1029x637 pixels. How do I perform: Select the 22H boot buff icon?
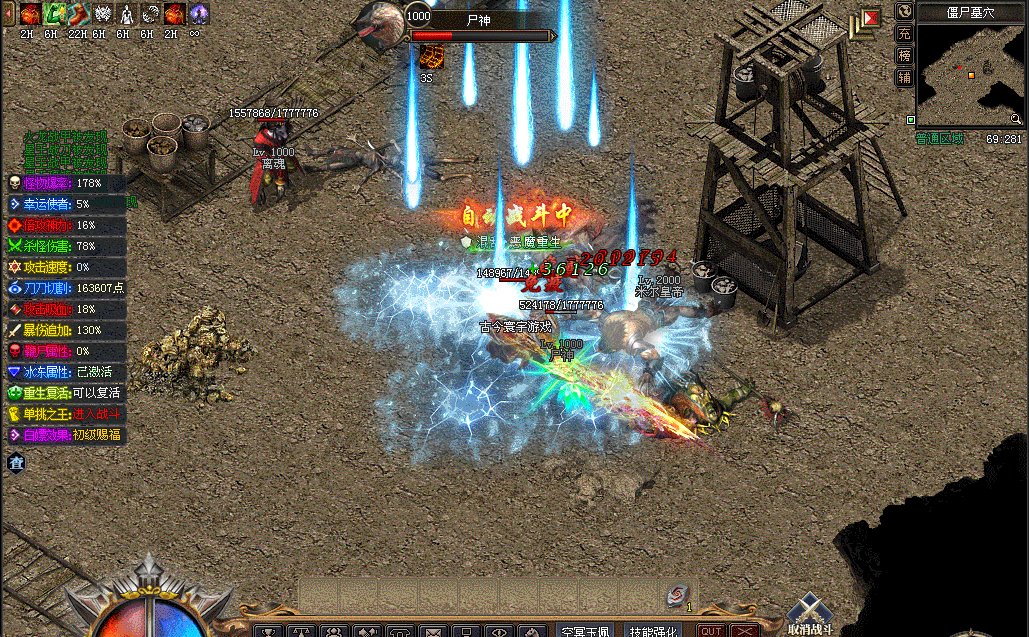(x=76, y=14)
